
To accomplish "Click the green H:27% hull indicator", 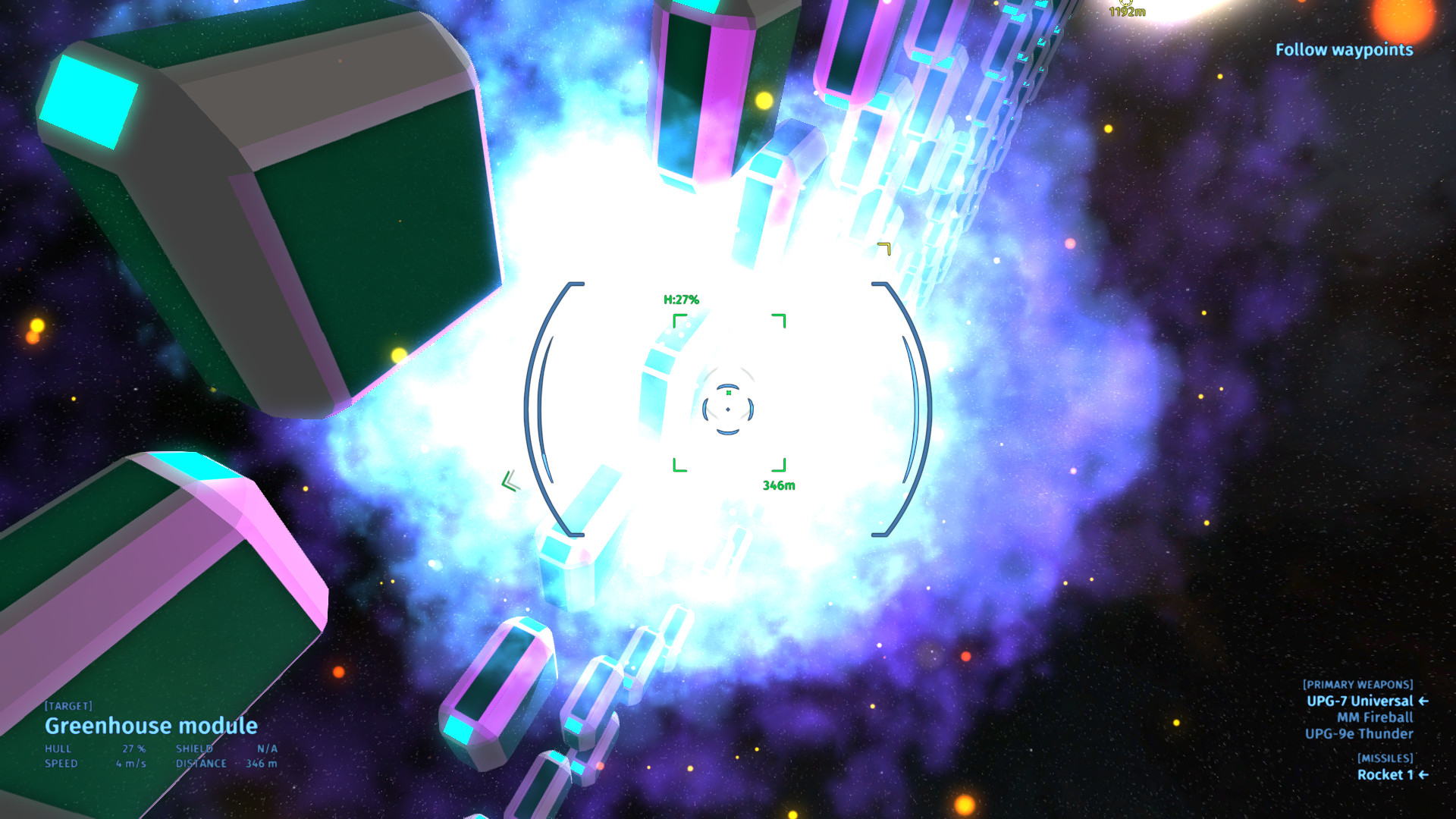I will click(680, 299).
